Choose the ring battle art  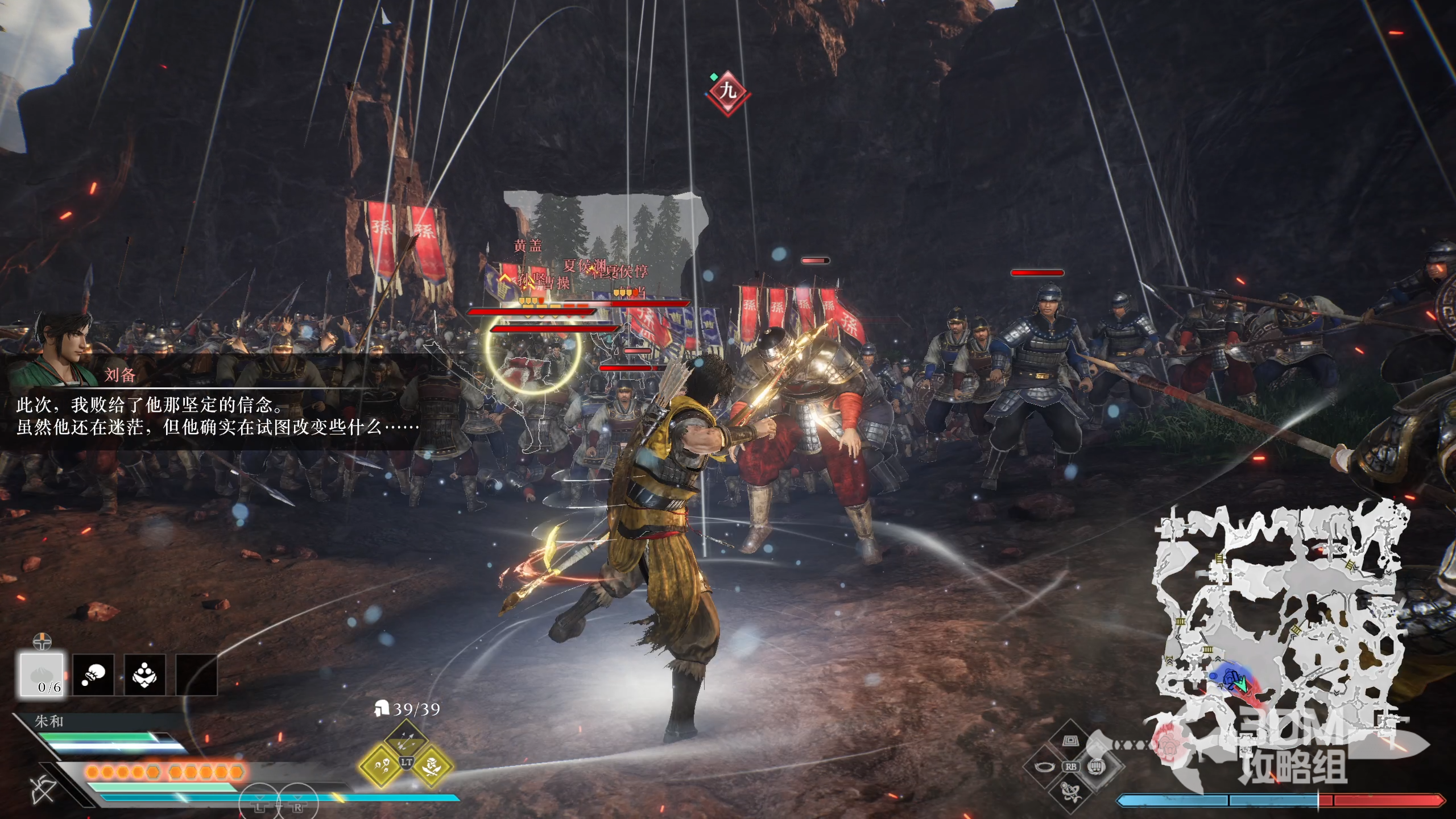1044,767
